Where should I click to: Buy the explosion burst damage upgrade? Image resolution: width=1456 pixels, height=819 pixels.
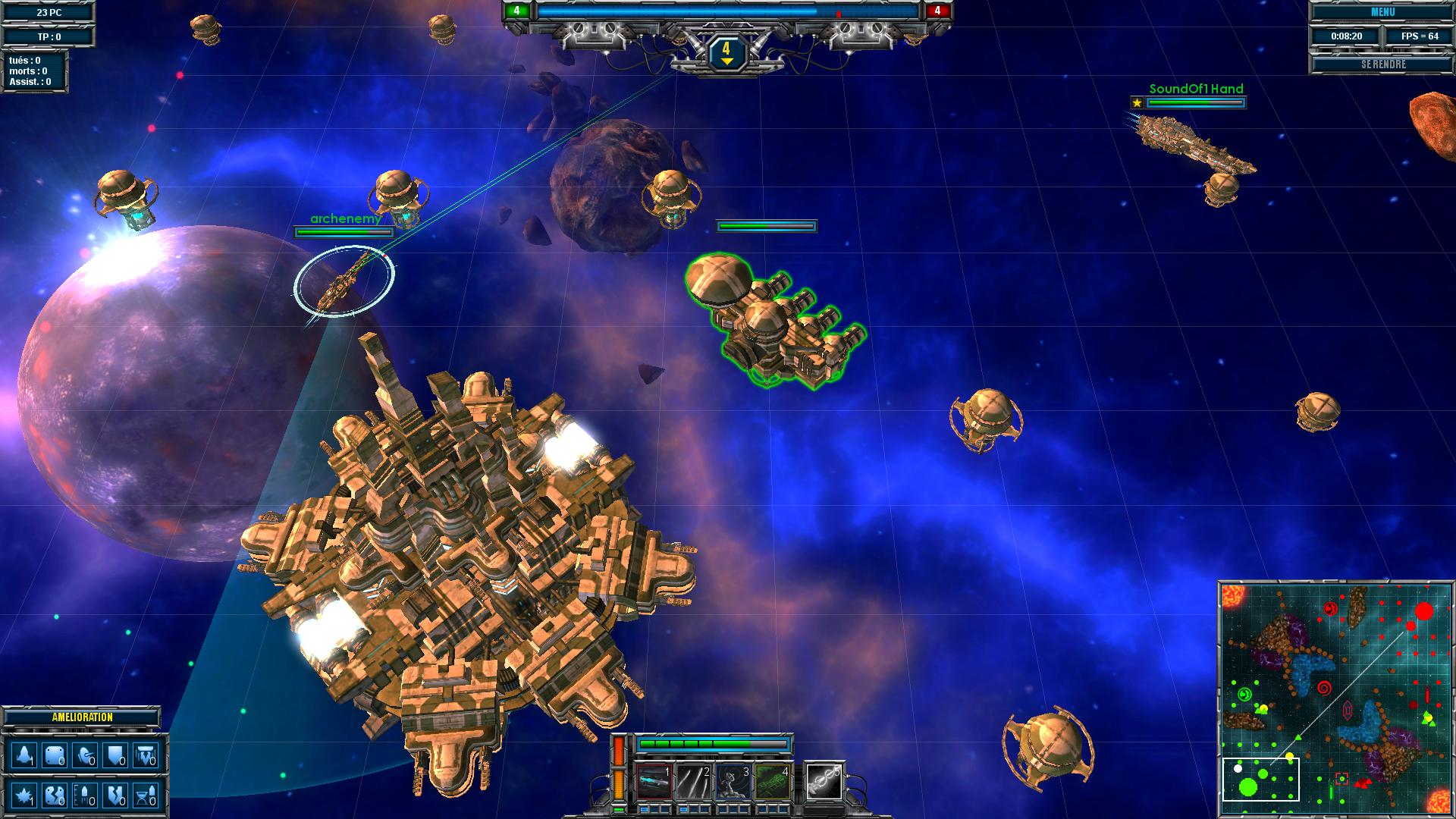point(24,795)
